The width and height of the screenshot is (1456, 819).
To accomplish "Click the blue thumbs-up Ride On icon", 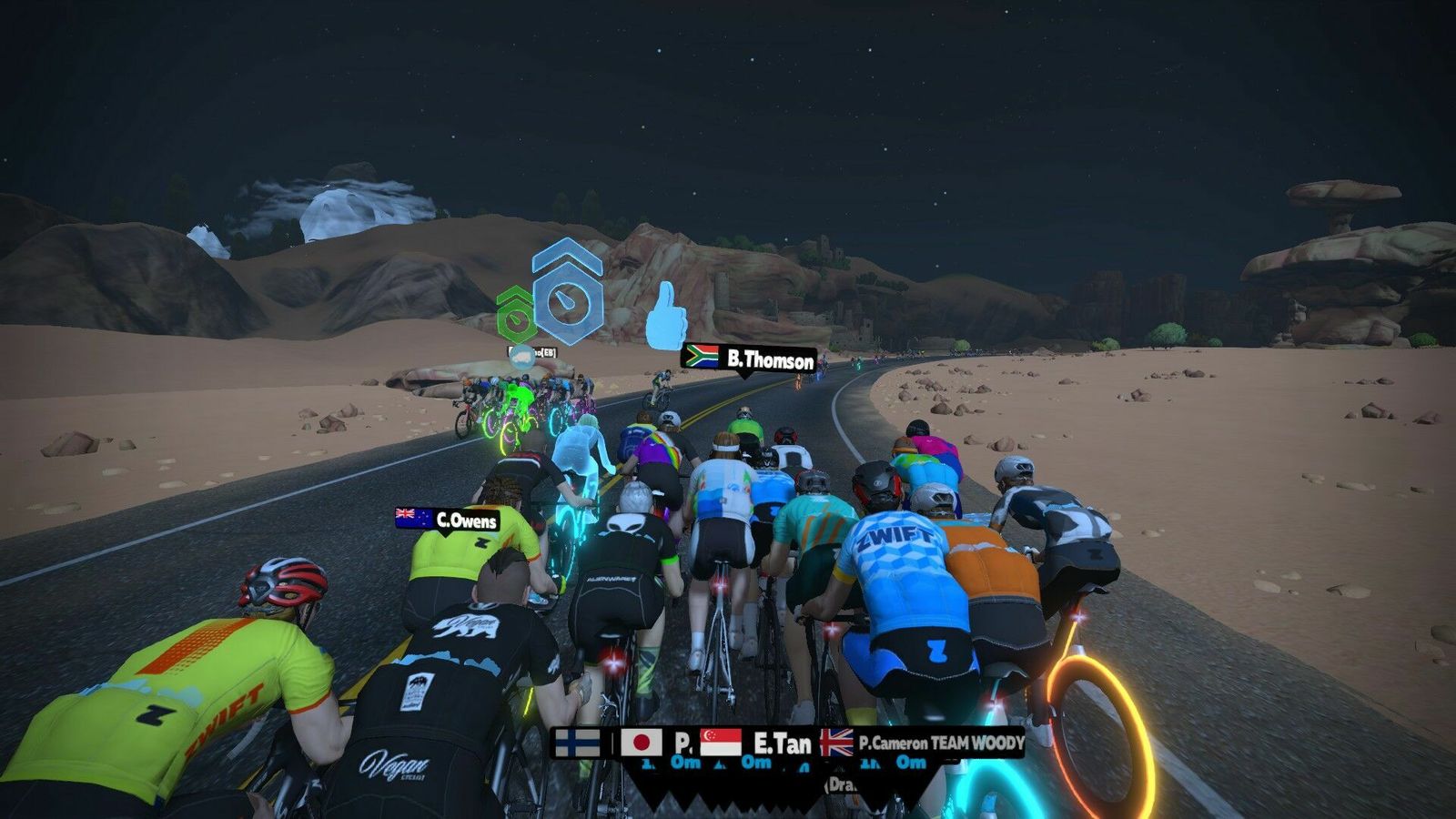I will coord(666,316).
